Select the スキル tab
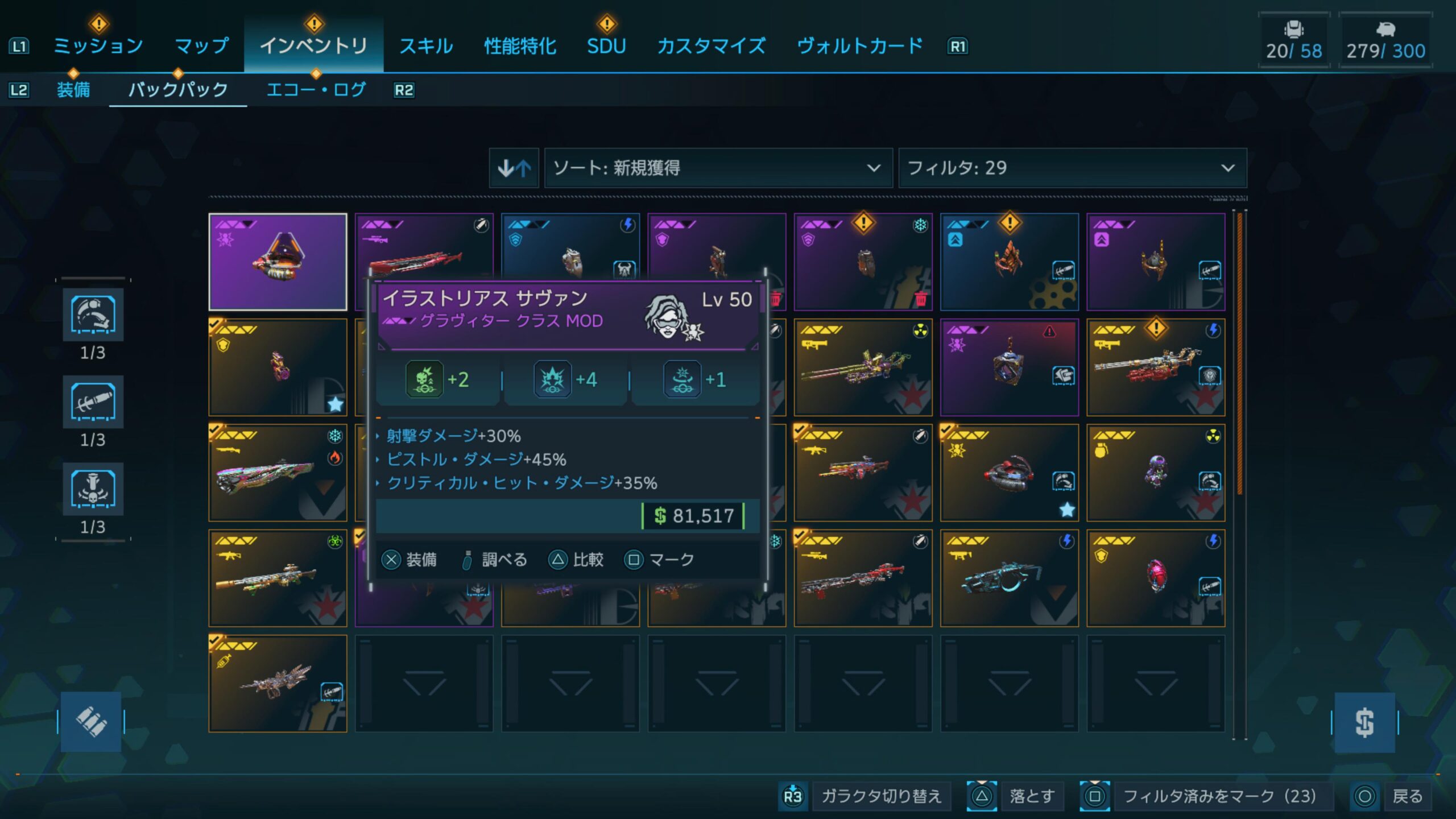1456x819 pixels. pyautogui.click(x=426, y=45)
